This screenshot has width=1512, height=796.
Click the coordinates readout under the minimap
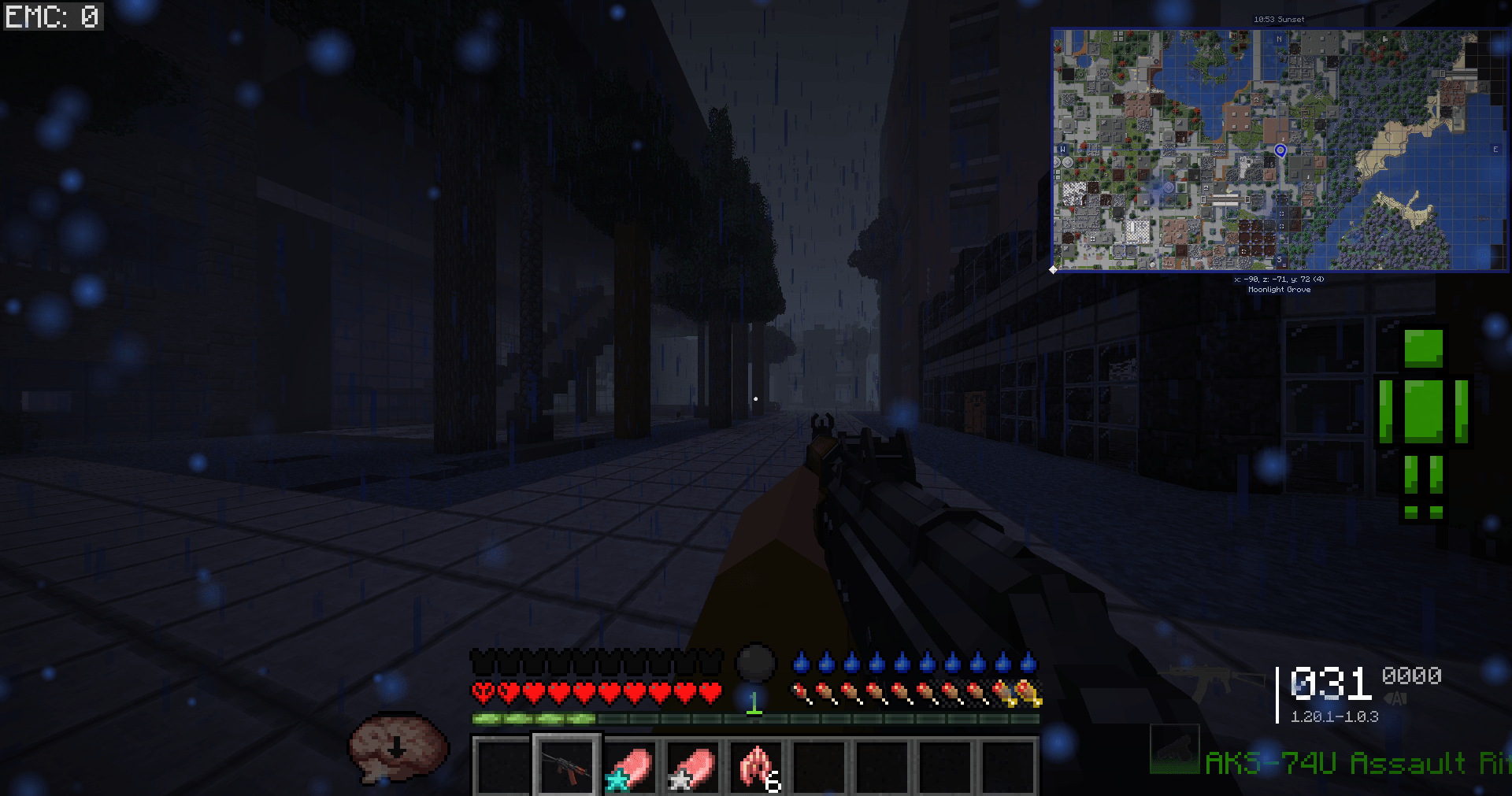pos(1280,279)
